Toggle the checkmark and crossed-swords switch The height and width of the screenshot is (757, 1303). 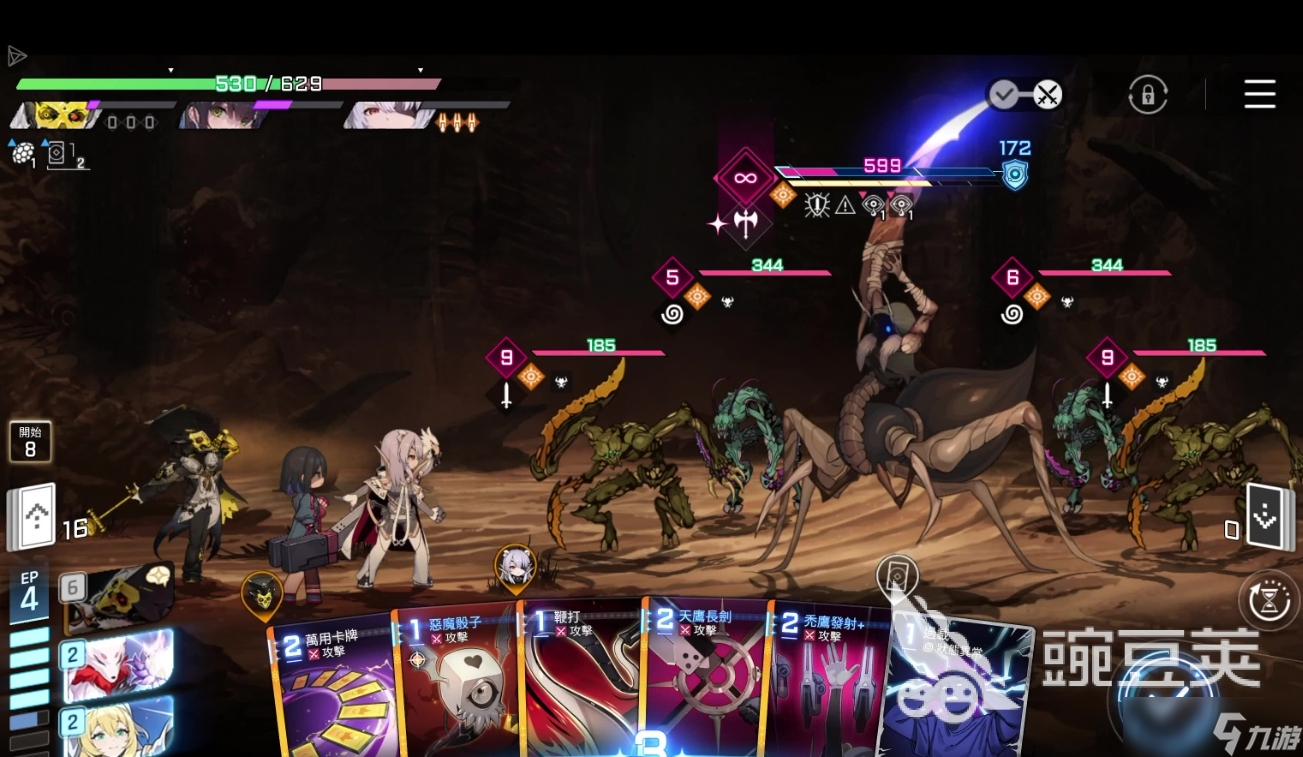tap(1025, 95)
